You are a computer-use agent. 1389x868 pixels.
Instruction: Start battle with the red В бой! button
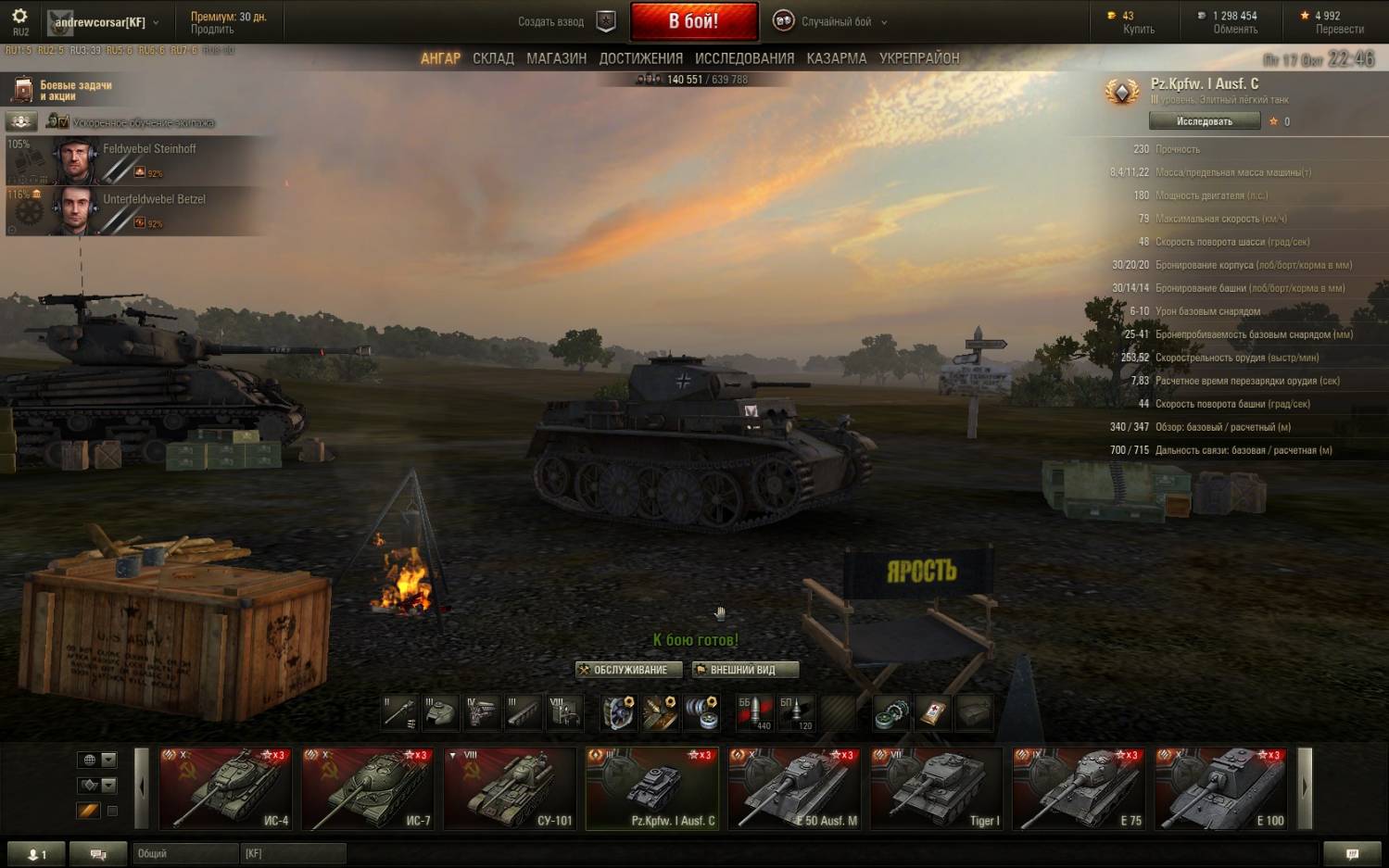pos(693,21)
